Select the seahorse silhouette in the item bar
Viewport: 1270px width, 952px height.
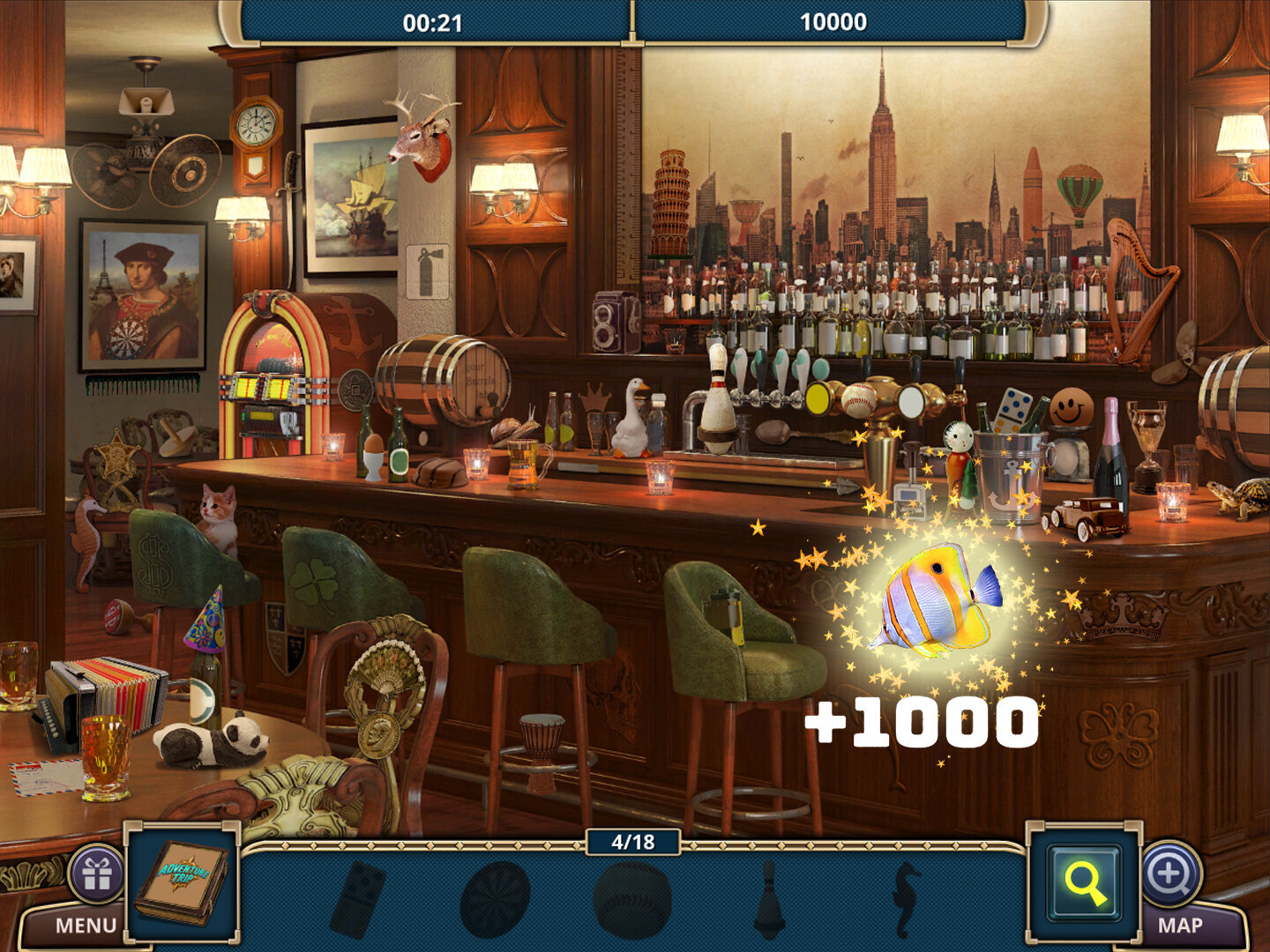pyautogui.click(x=906, y=900)
